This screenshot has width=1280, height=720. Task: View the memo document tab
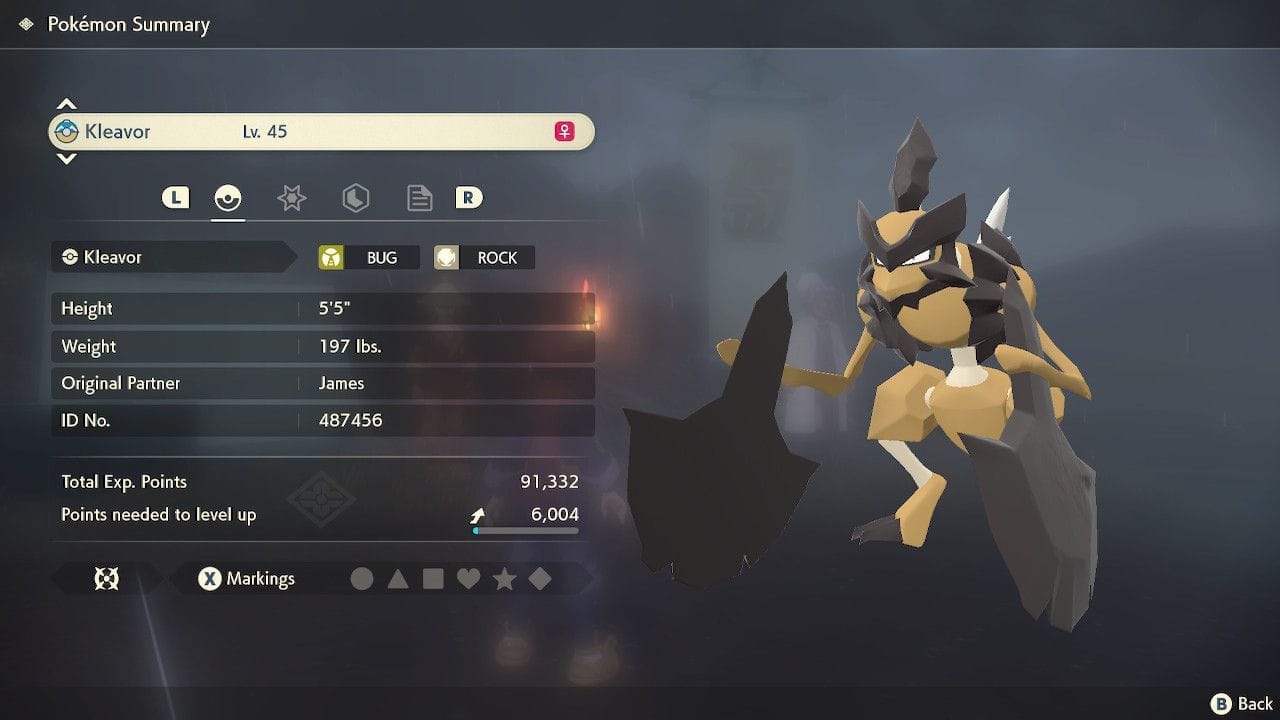(419, 197)
